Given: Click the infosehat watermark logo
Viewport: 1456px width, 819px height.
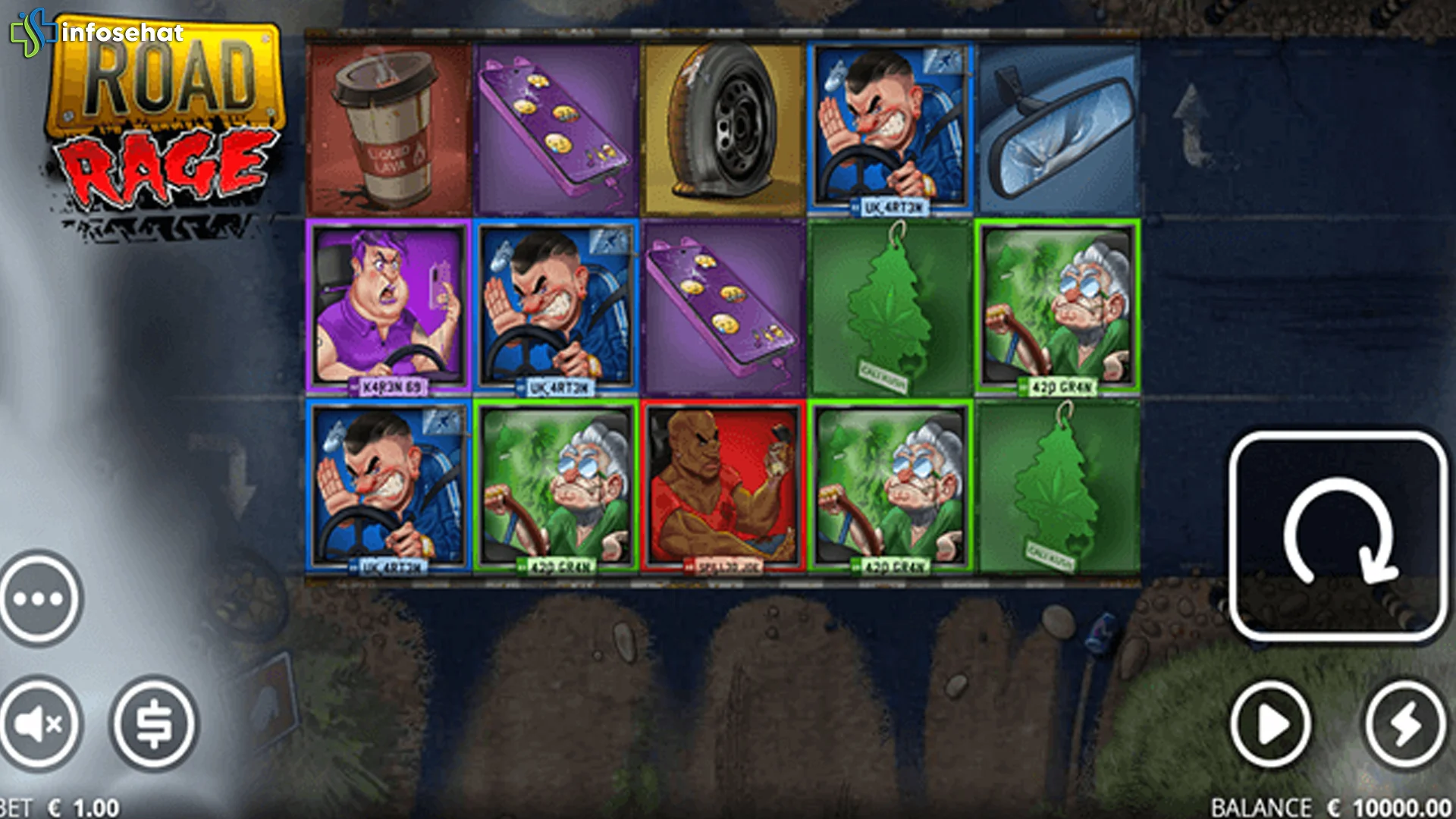Looking at the screenshot, I should 97,32.
